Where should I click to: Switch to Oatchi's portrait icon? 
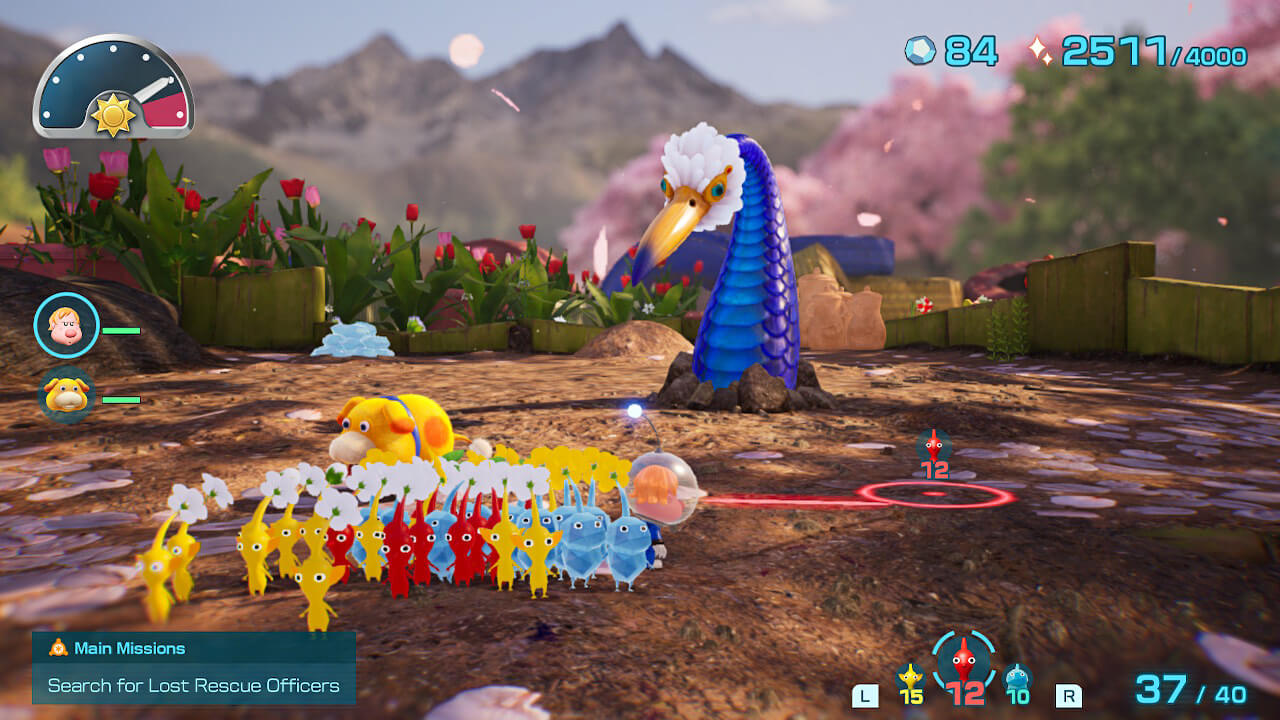pos(66,396)
